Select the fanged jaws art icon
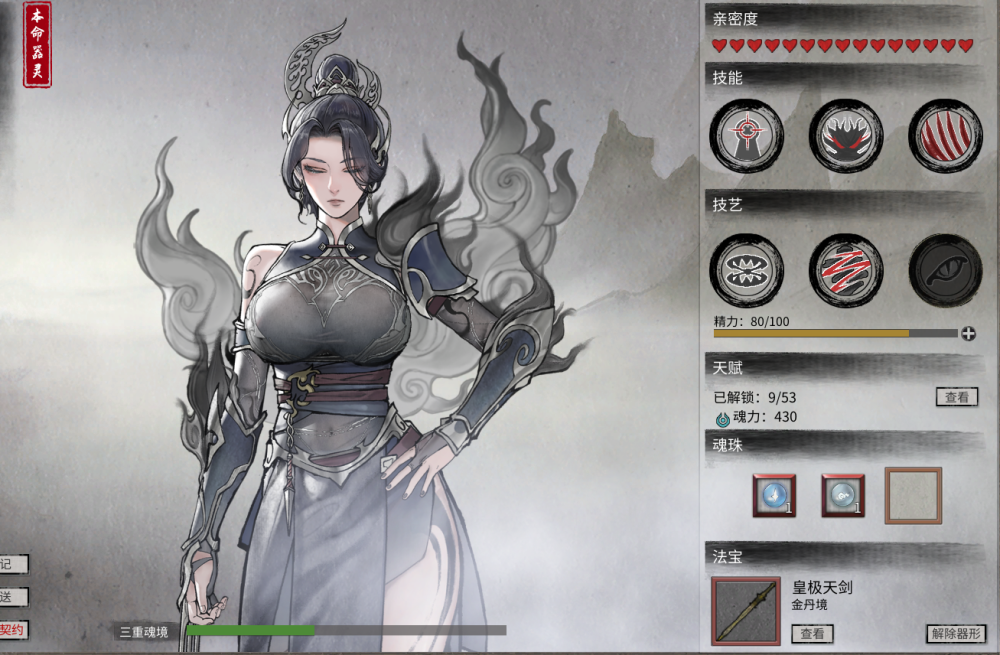 (x=746, y=271)
